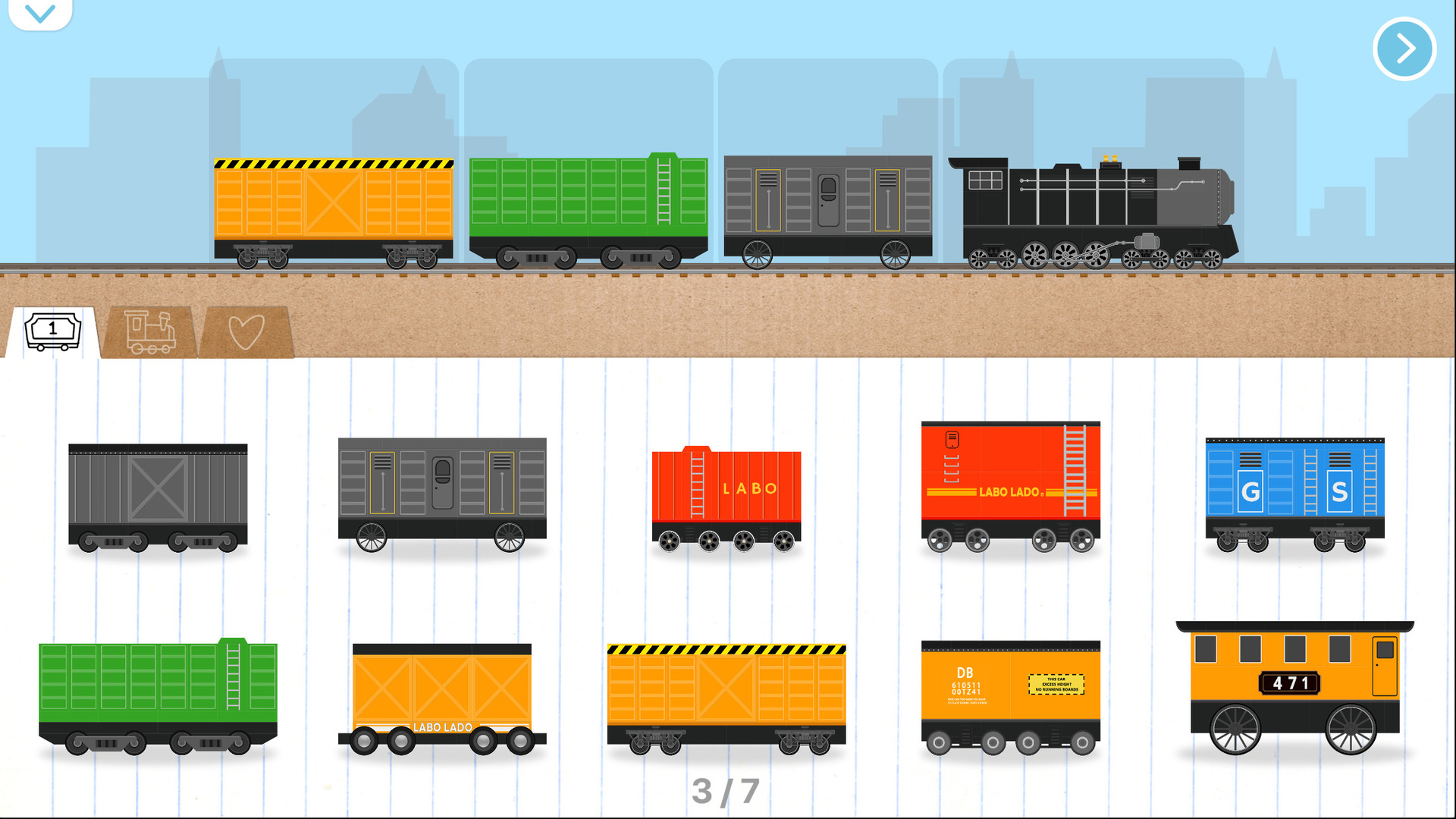The image size is (1456, 819).
Task: Tap the green car attached to the train
Action: click(588, 205)
